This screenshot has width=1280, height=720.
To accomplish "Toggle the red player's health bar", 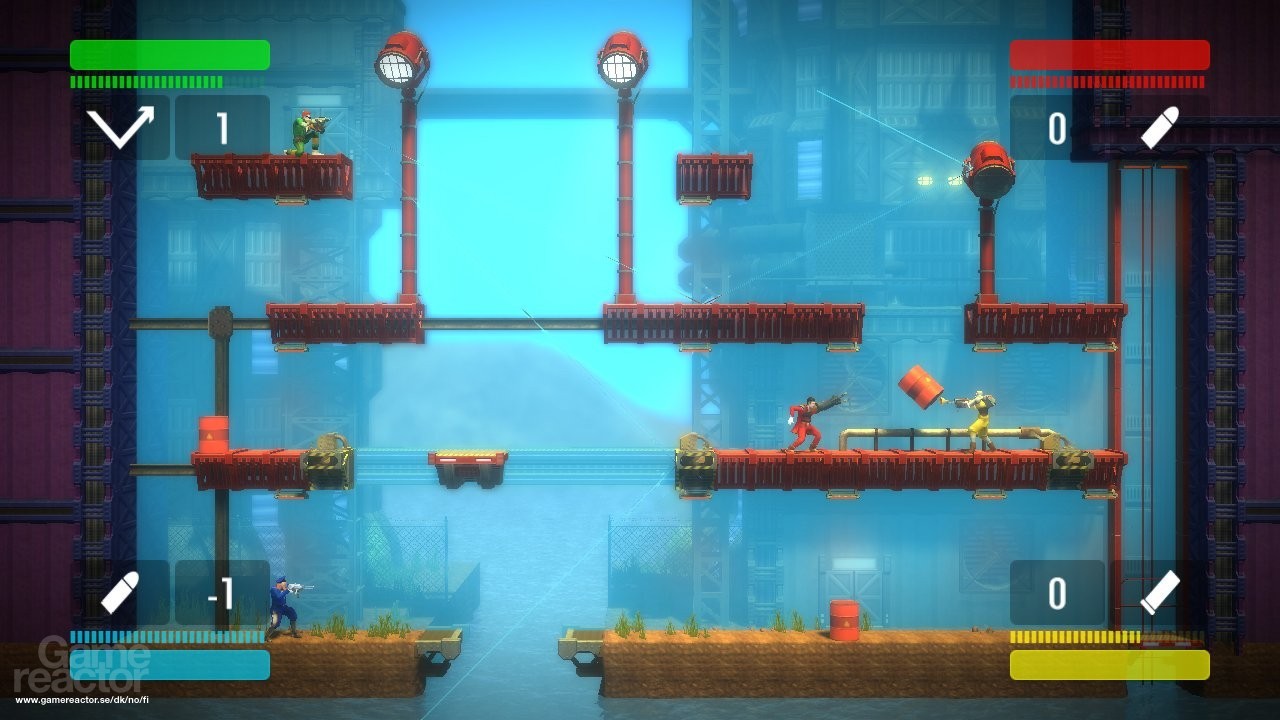I will [x=1110, y=55].
